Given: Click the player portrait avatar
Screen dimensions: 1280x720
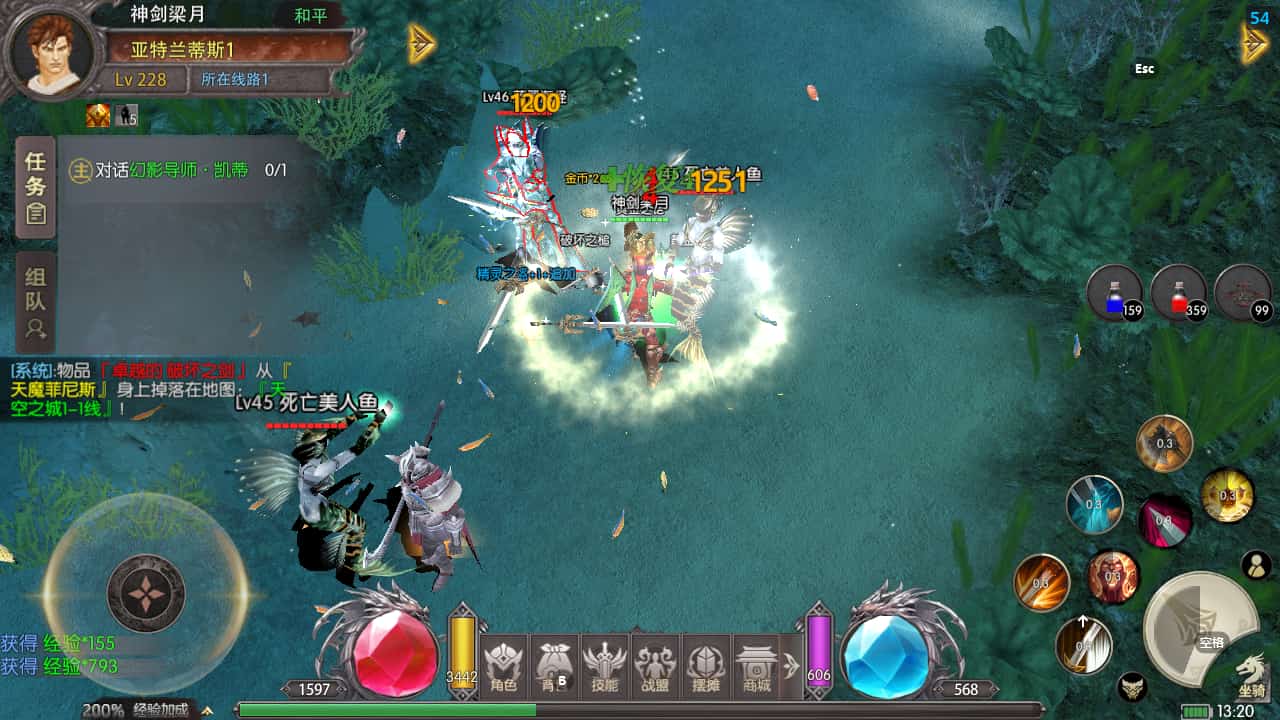Looking at the screenshot, I should 52,54.
